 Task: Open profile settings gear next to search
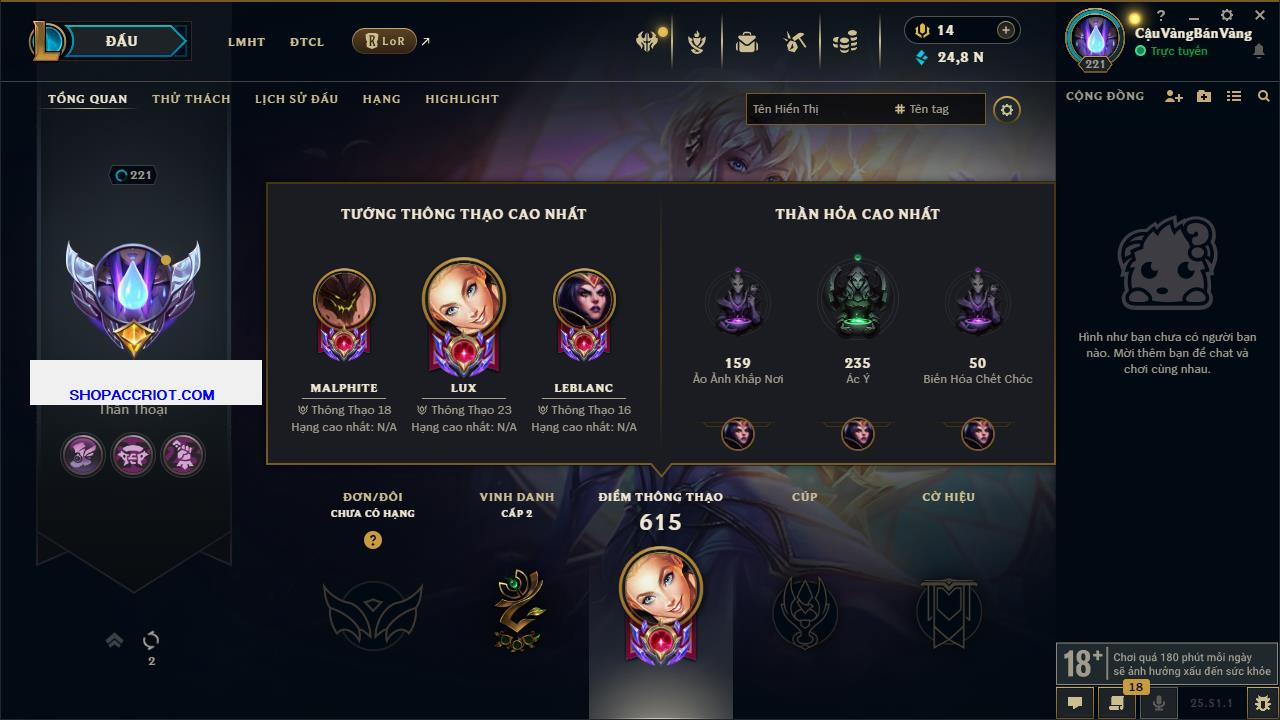pyautogui.click(x=1007, y=109)
